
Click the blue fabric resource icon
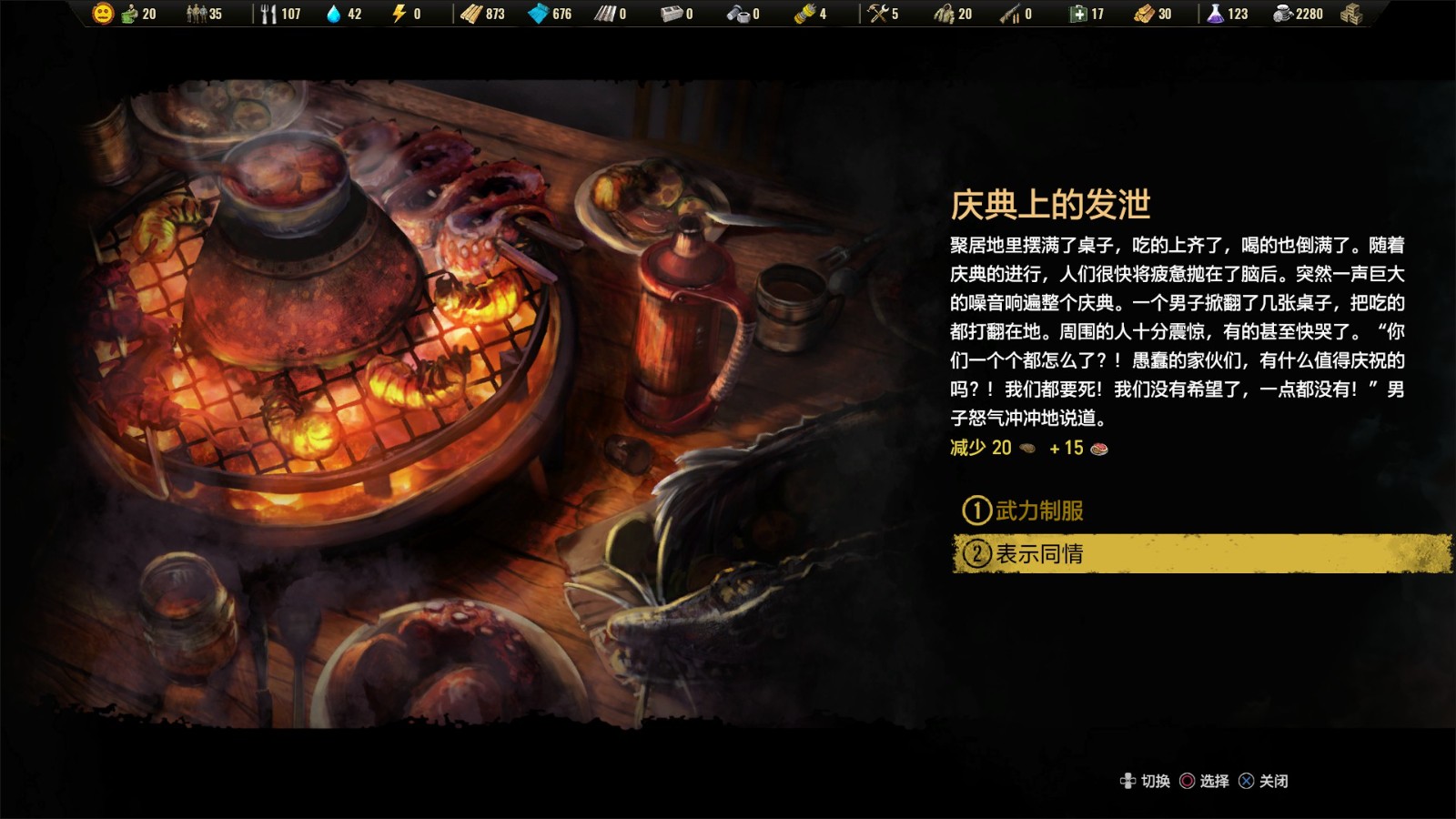540,14
